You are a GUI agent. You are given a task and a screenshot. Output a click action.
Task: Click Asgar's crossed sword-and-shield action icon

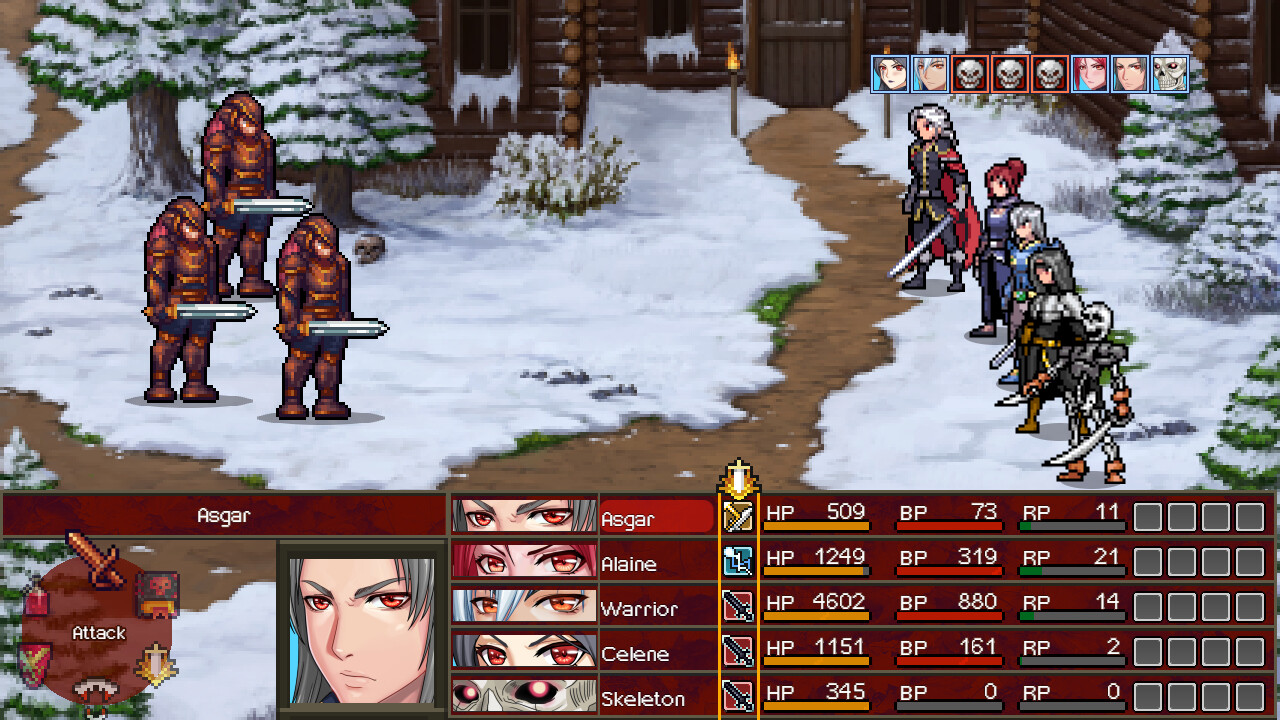coord(739,516)
